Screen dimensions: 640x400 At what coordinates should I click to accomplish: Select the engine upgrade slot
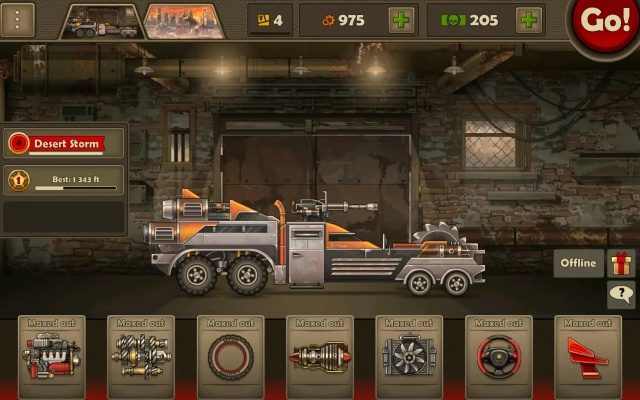click(x=51, y=354)
